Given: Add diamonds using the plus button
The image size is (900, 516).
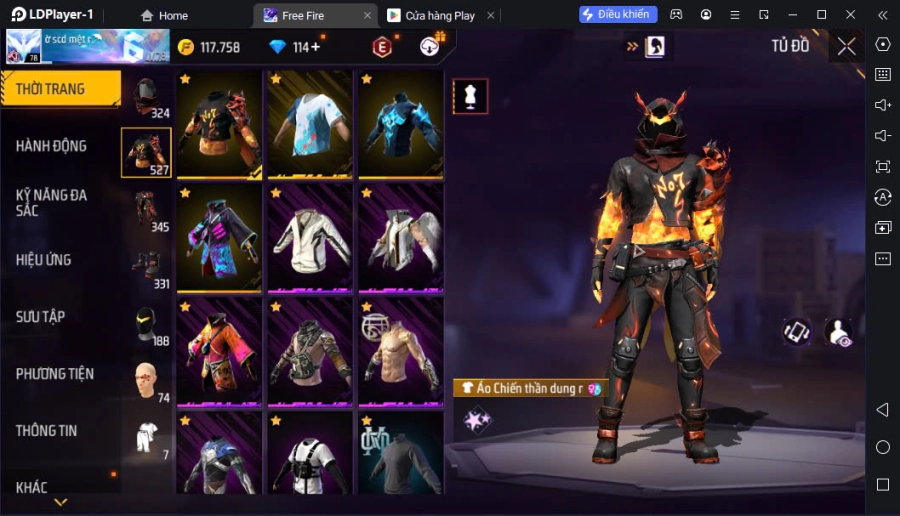Looking at the screenshot, I should tap(316, 47).
